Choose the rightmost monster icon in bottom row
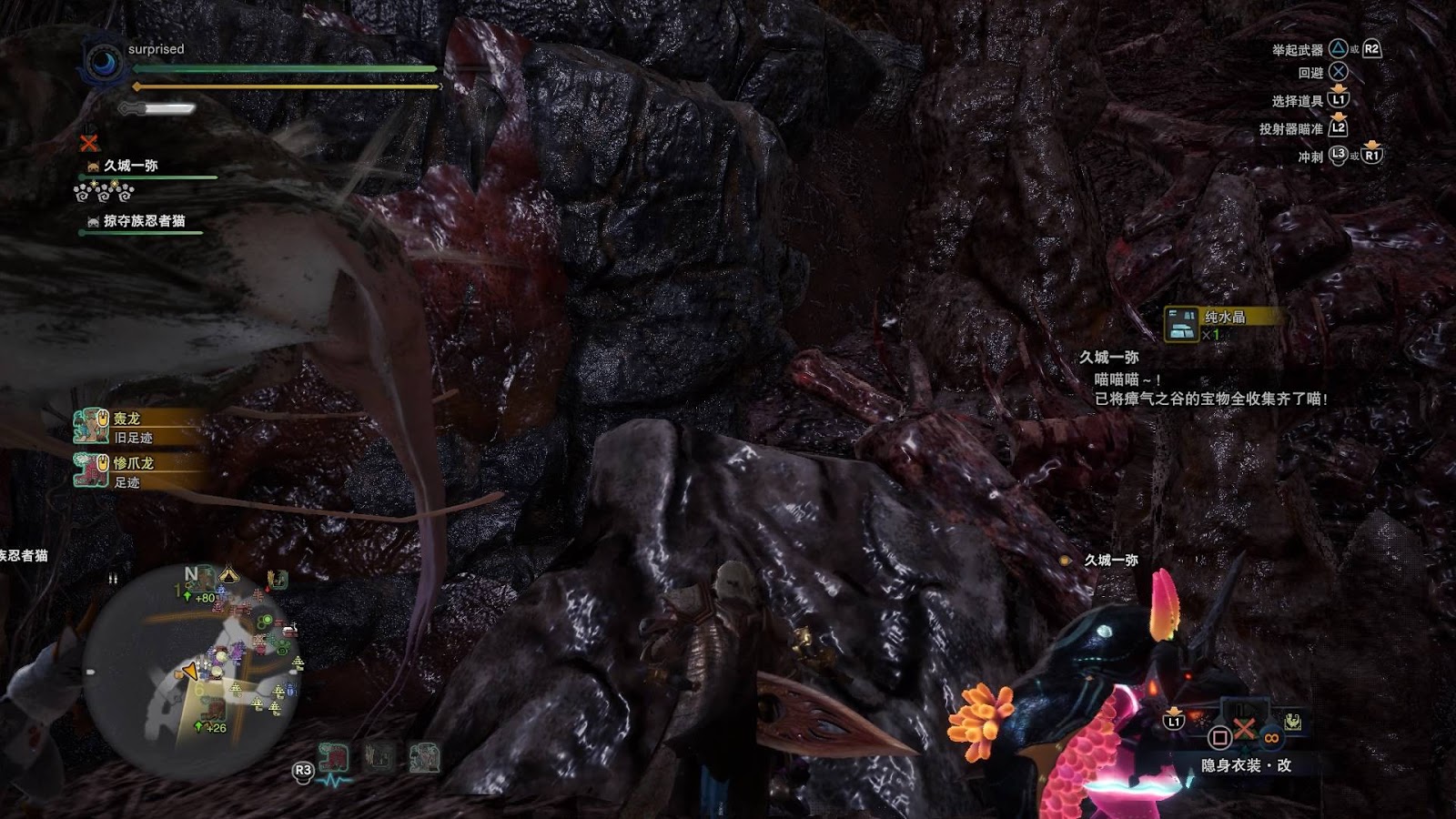Image resolution: width=1456 pixels, height=819 pixels. click(x=424, y=757)
